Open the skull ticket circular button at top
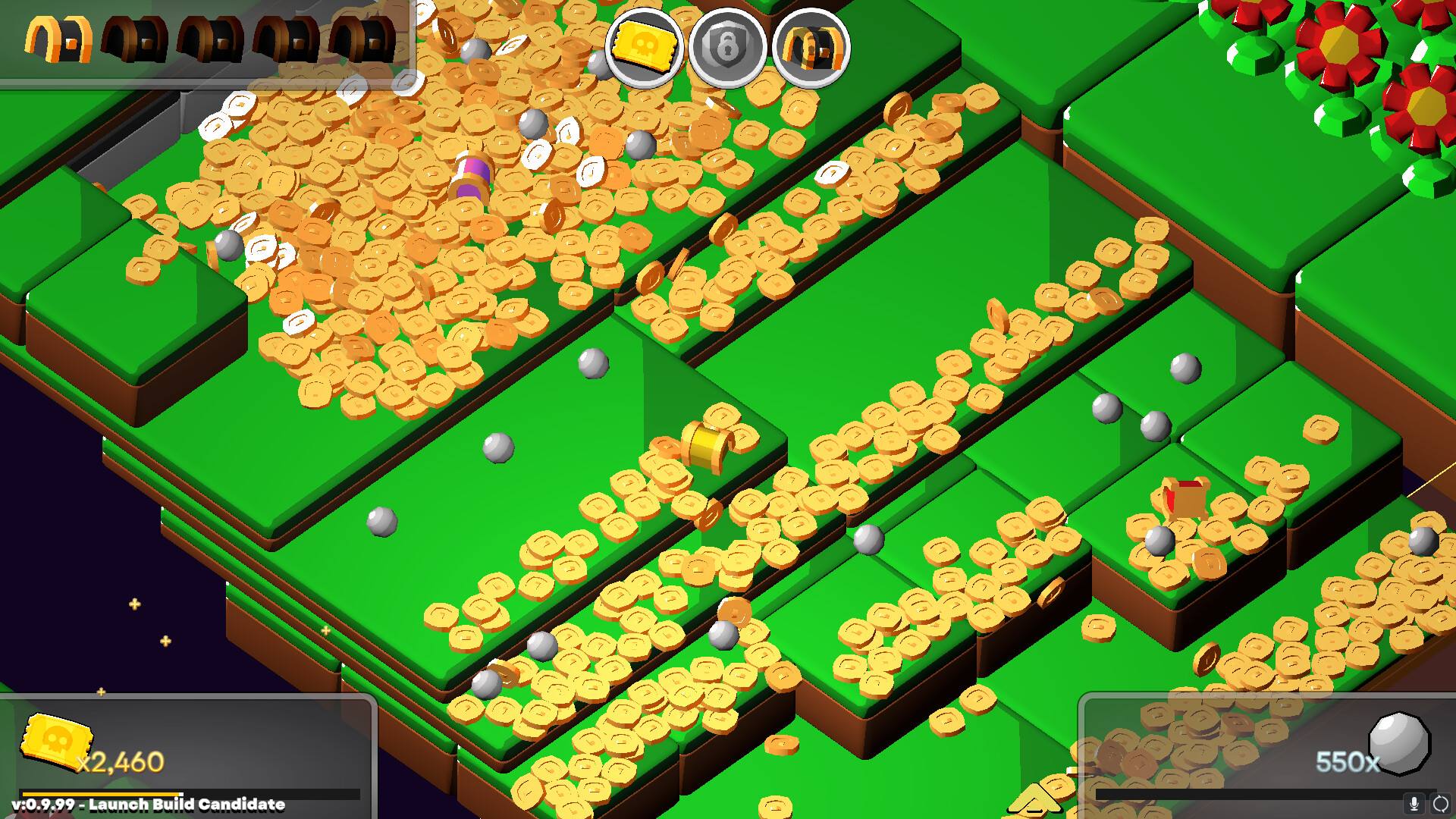This screenshot has height=819, width=1456. (645, 47)
